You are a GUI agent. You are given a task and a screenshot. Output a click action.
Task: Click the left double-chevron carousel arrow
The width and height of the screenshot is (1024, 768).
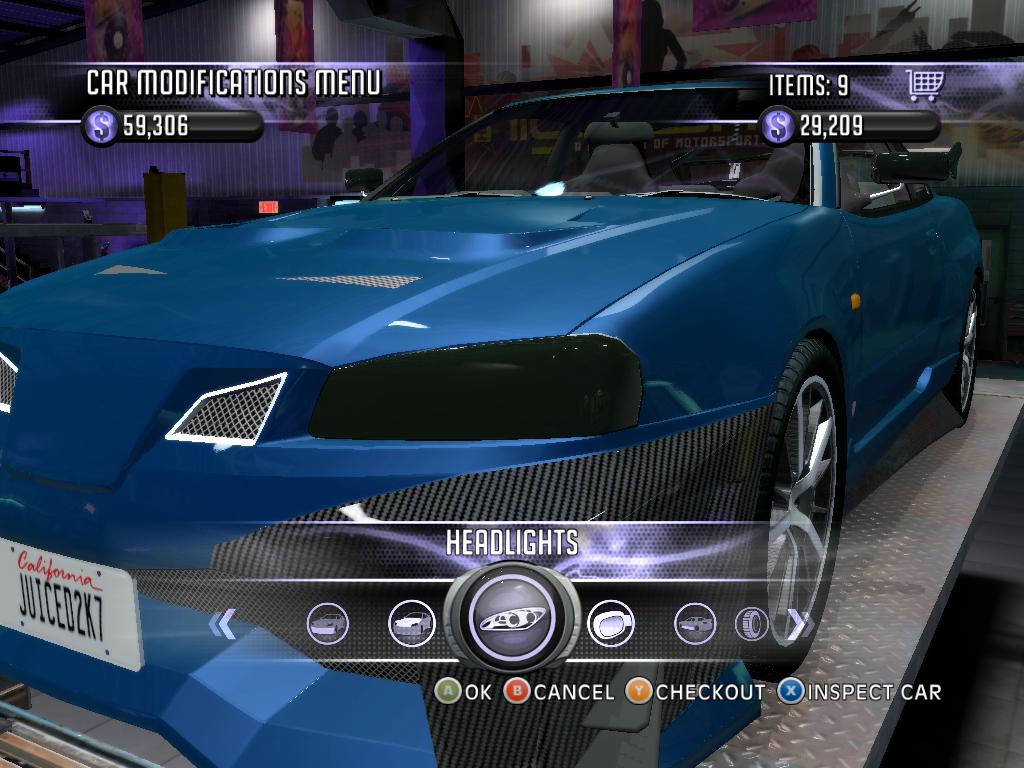pyautogui.click(x=222, y=625)
